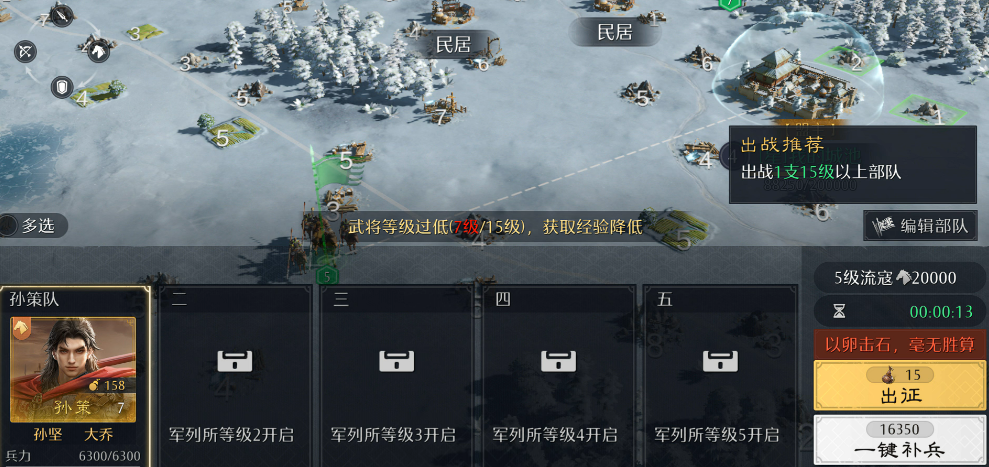Screen dimensions: 989x467
Task: Launch the expedition with 出征
Action: (x=899, y=385)
